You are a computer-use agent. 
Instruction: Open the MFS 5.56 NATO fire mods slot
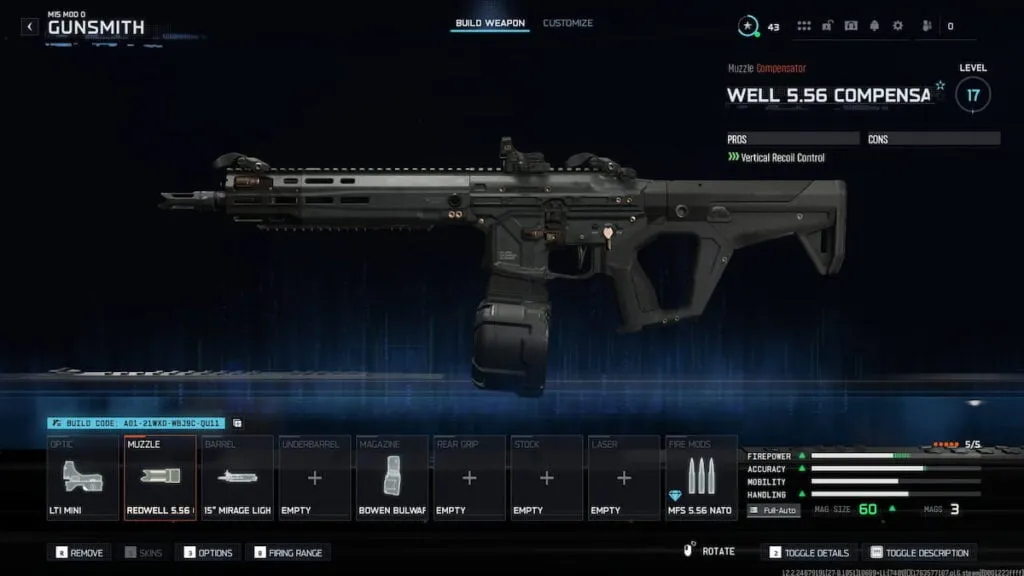pyautogui.click(x=701, y=477)
